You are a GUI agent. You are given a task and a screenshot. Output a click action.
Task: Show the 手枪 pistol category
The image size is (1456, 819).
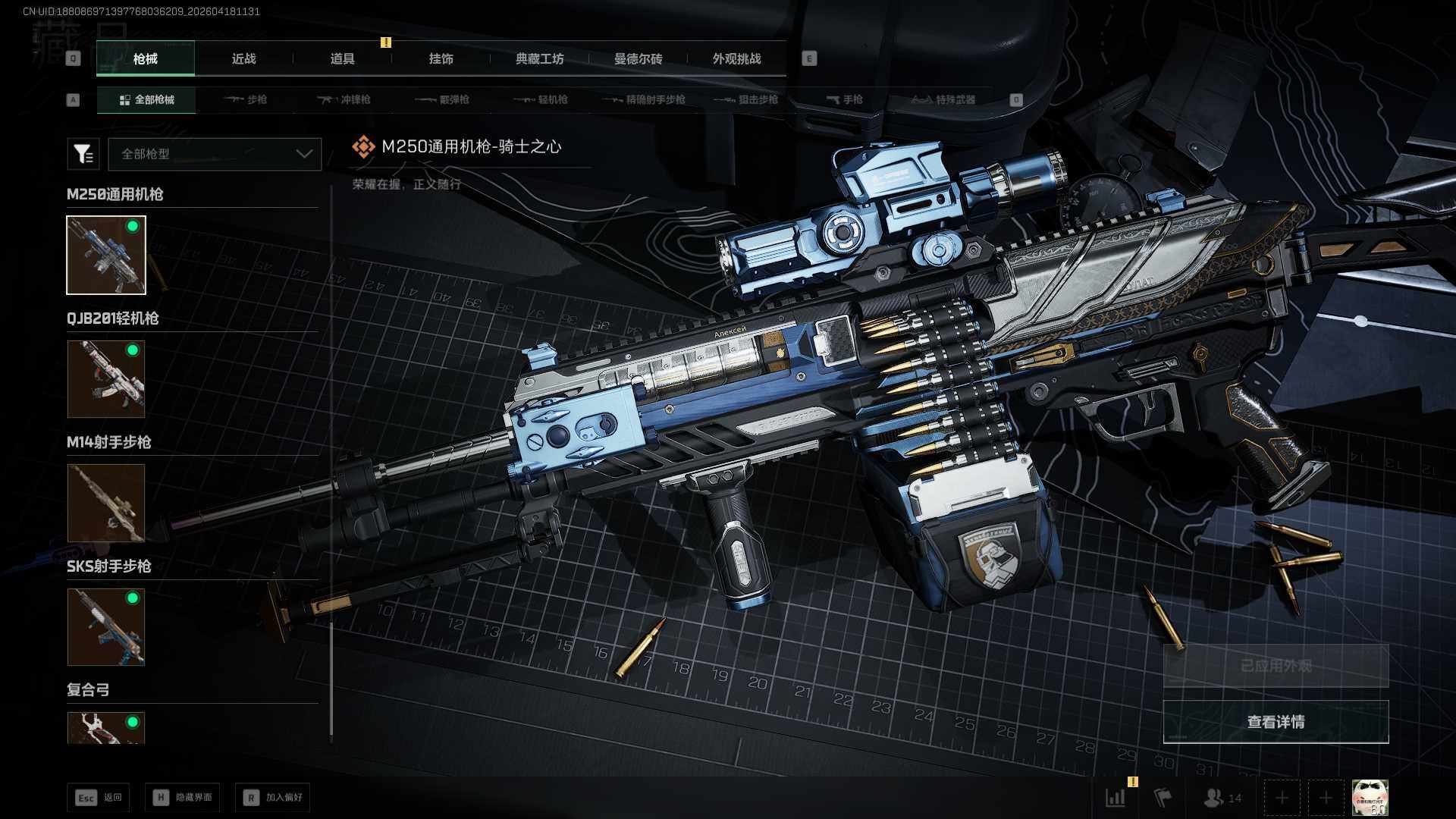pyautogui.click(x=844, y=99)
